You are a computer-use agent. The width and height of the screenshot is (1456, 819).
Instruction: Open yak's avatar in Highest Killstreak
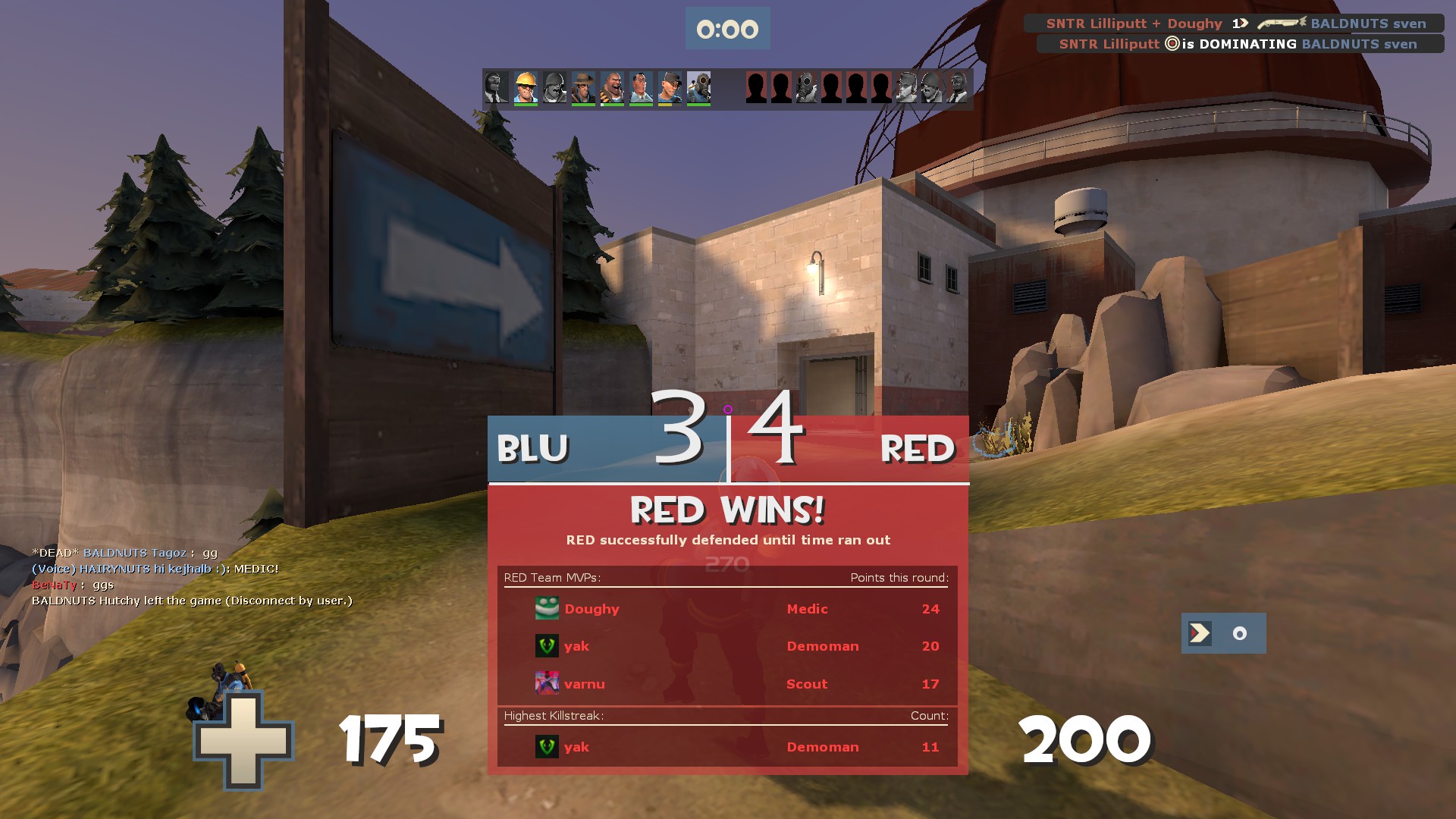pos(547,747)
